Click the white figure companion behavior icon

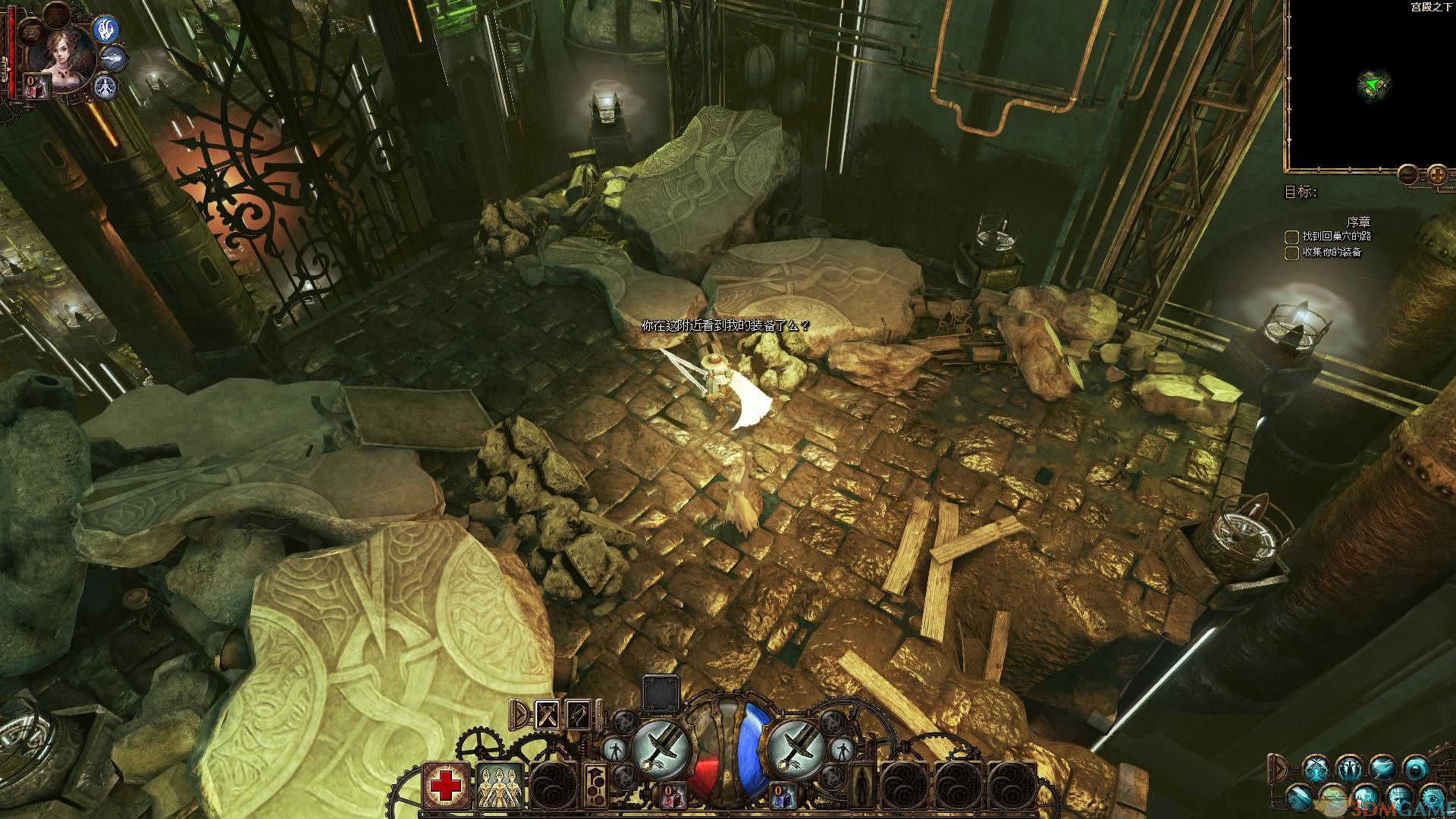click(x=106, y=86)
